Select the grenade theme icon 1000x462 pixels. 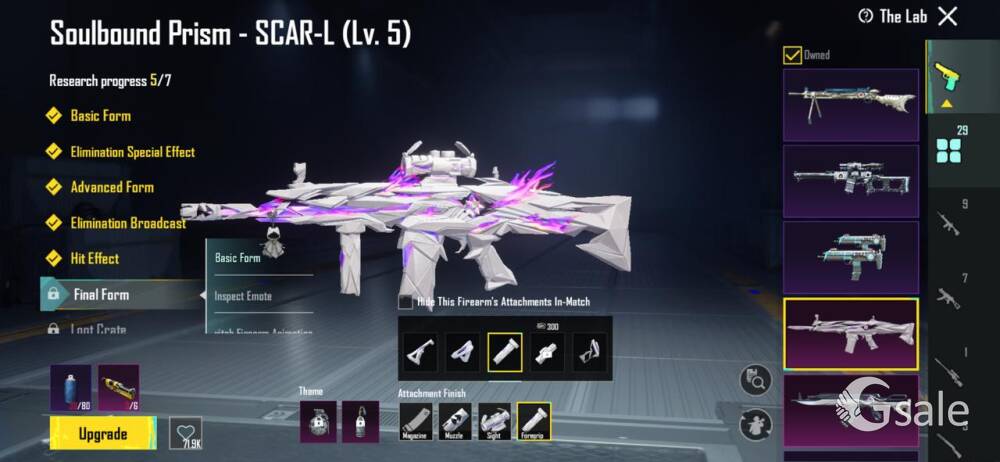317,421
